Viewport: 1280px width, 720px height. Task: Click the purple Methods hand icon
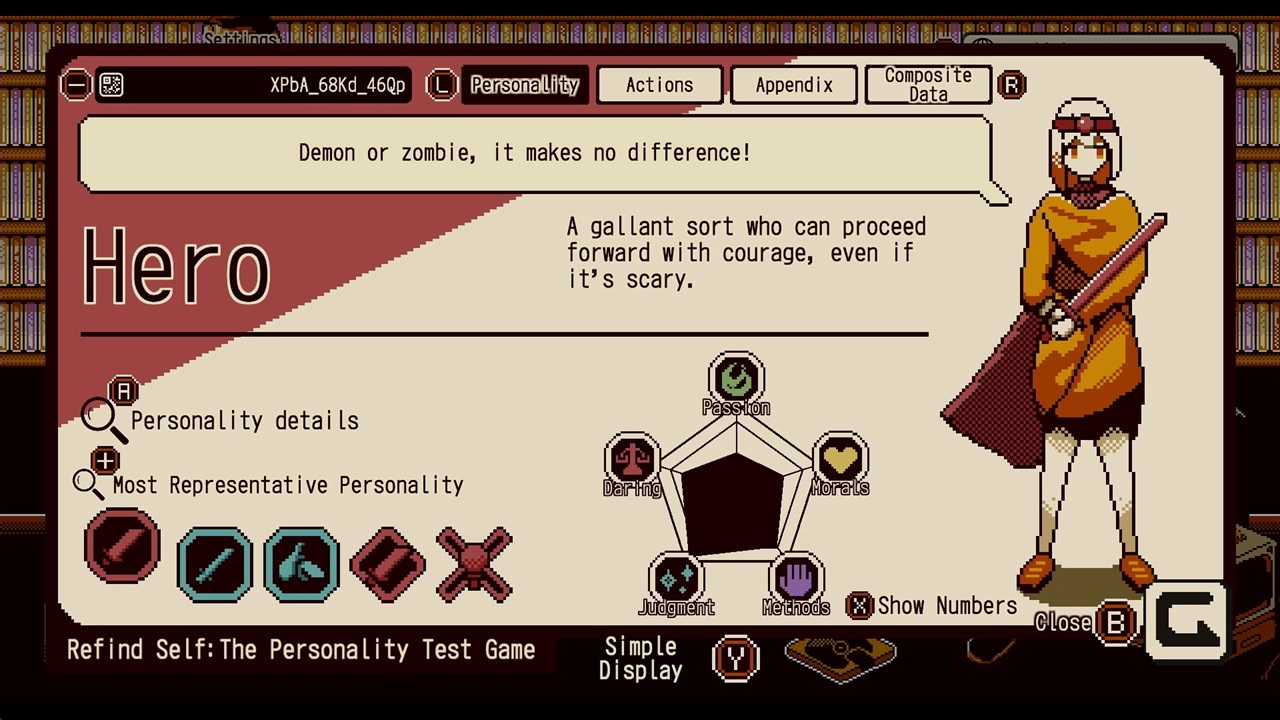796,577
